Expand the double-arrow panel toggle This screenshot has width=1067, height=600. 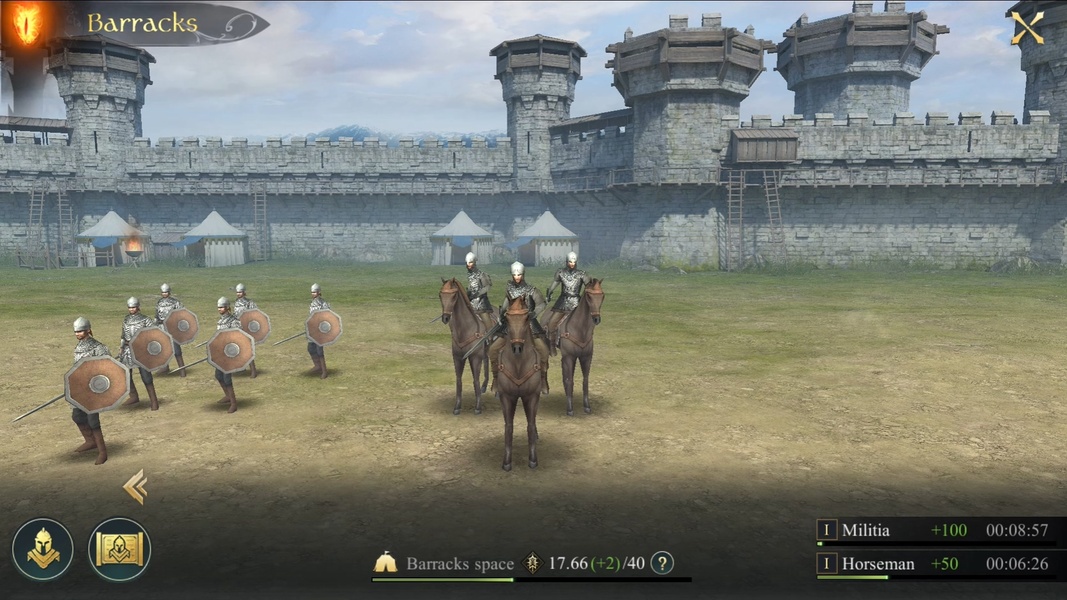click(135, 487)
